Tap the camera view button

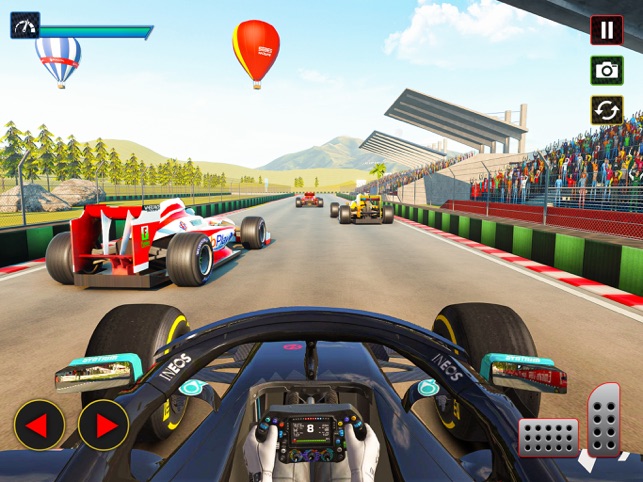pyautogui.click(x=606, y=70)
